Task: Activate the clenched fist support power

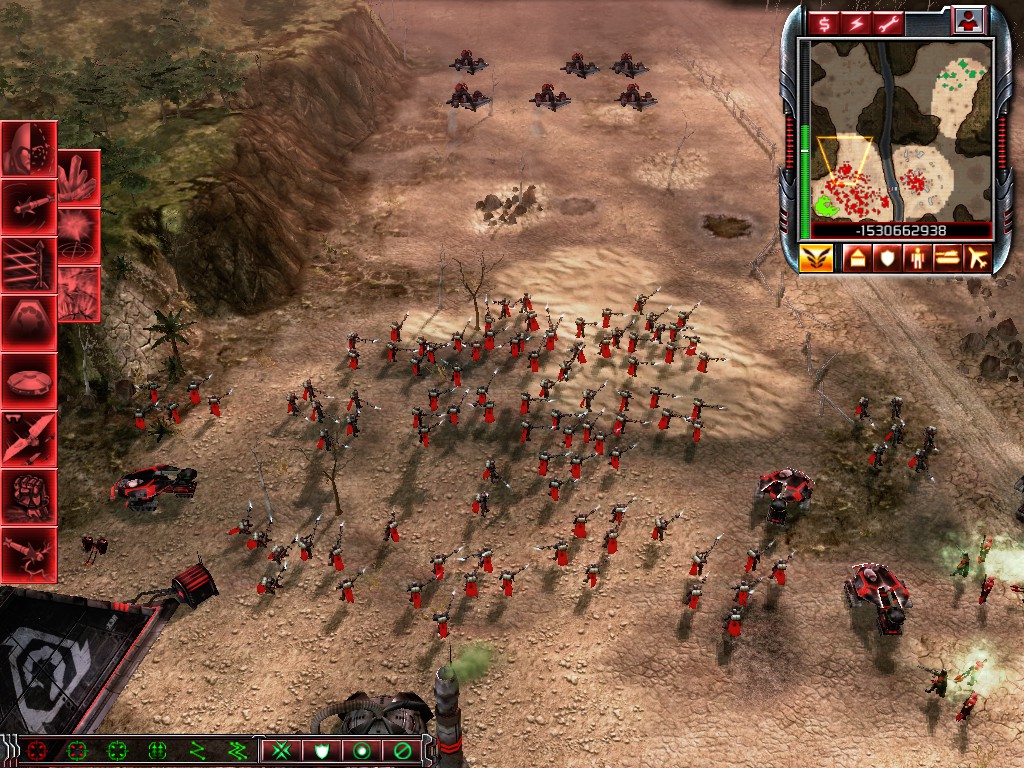Action: (27, 495)
